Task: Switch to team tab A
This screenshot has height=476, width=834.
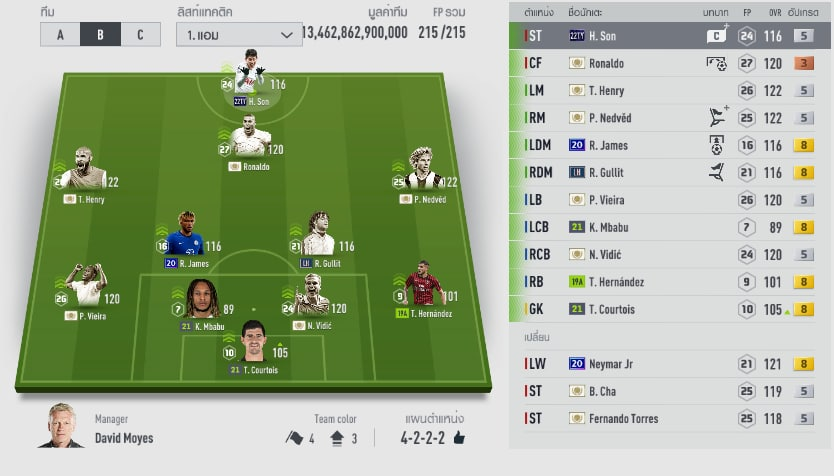Action: 60,34
